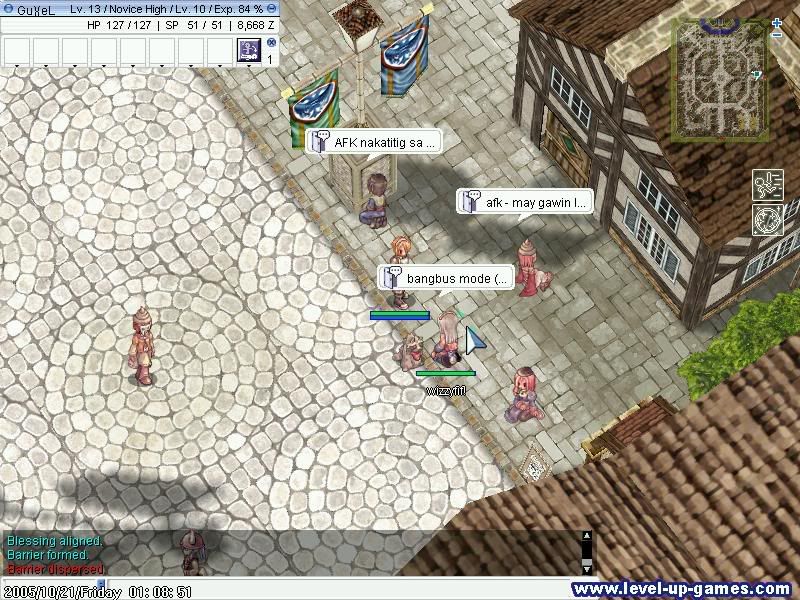Zoom in the minimap with plus
800x600 pixels.
(777, 22)
